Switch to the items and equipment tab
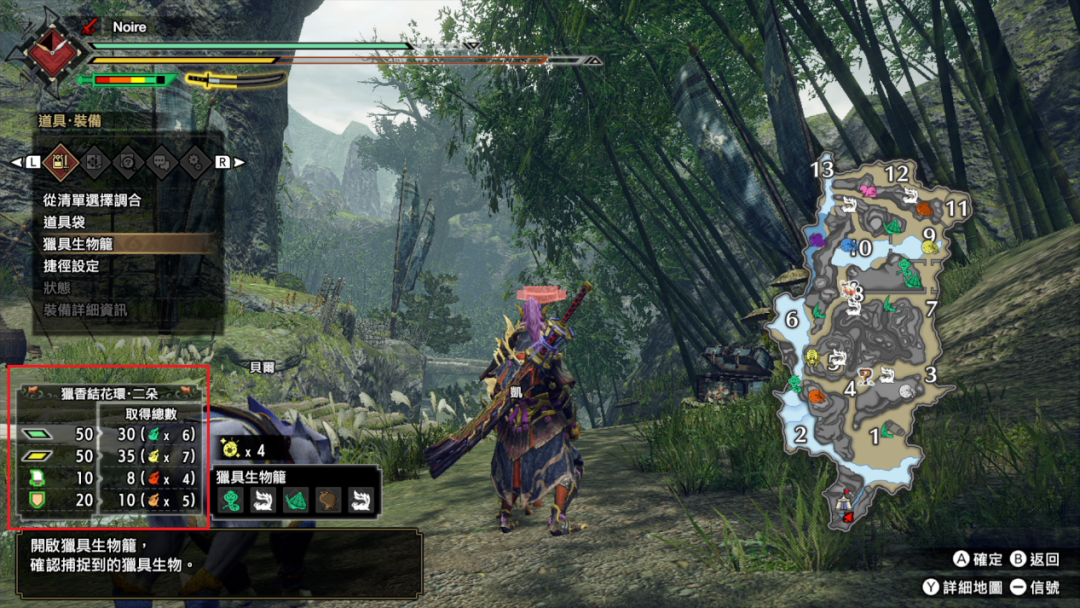The height and width of the screenshot is (608, 1080). tap(60, 161)
